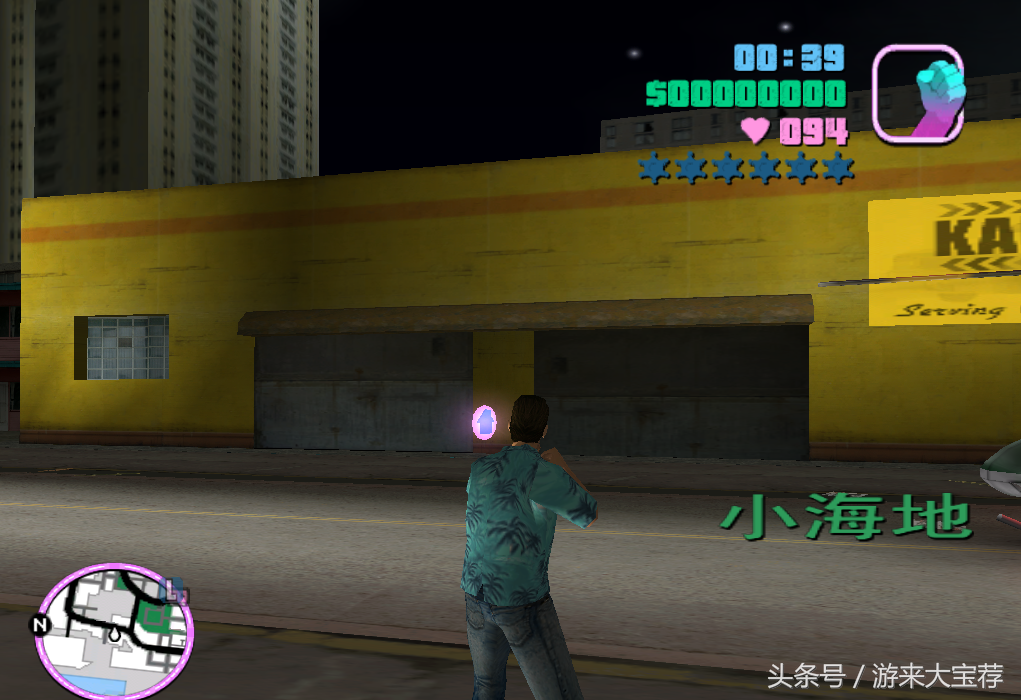The image size is (1021, 700).
Task: Click the circular radar minimap
Action: coord(113,631)
